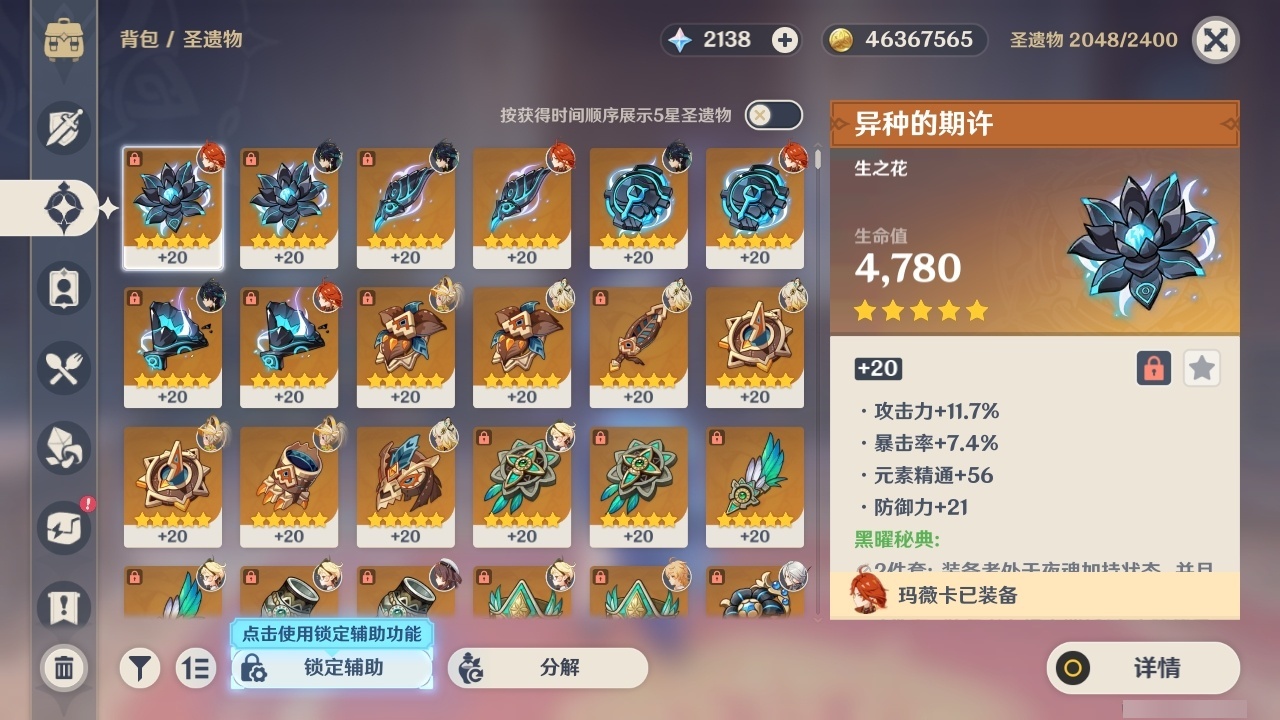Click the backpack icon at sidebar top
This screenshot has width=1280, height=720.
point(63,40)
